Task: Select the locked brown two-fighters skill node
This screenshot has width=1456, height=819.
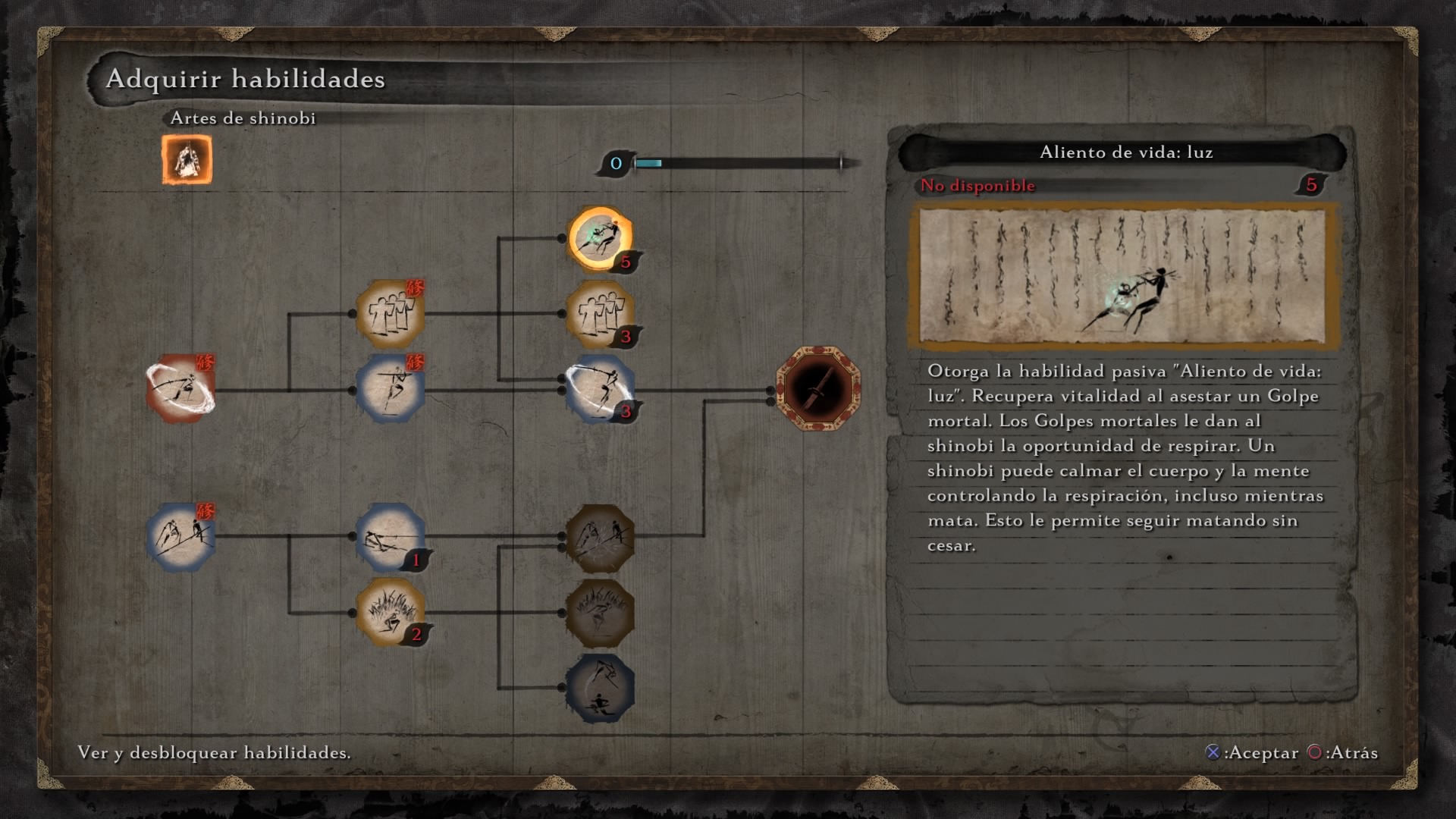Action: (600, 537)
